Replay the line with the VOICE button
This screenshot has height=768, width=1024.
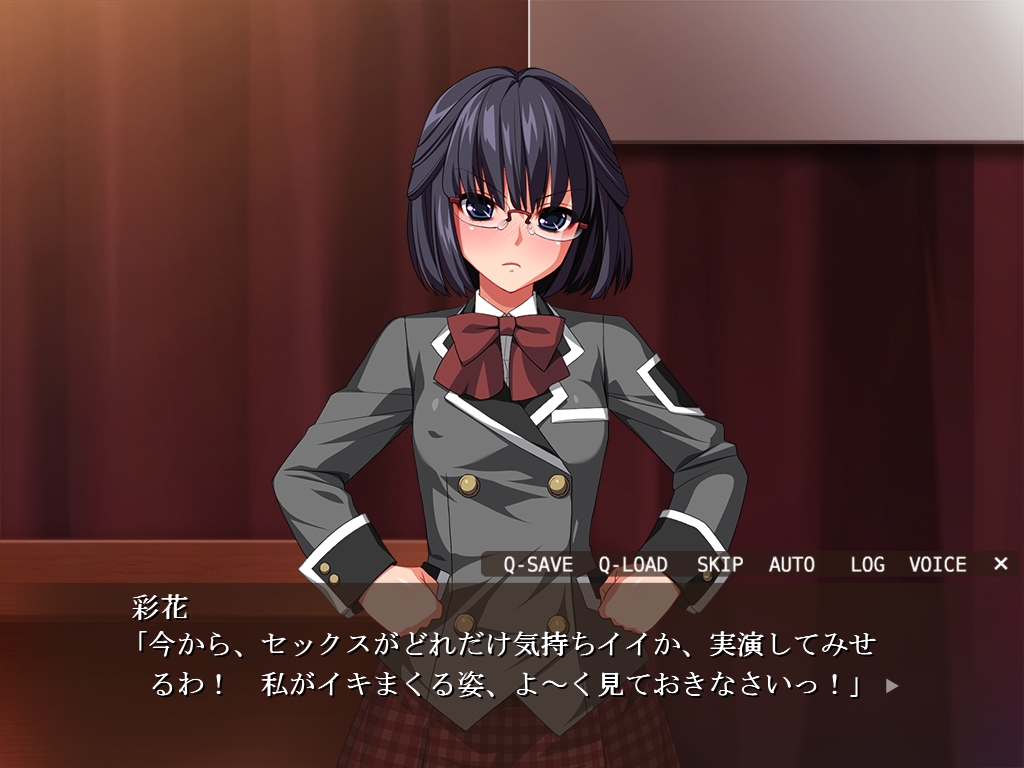pos(937,564)
